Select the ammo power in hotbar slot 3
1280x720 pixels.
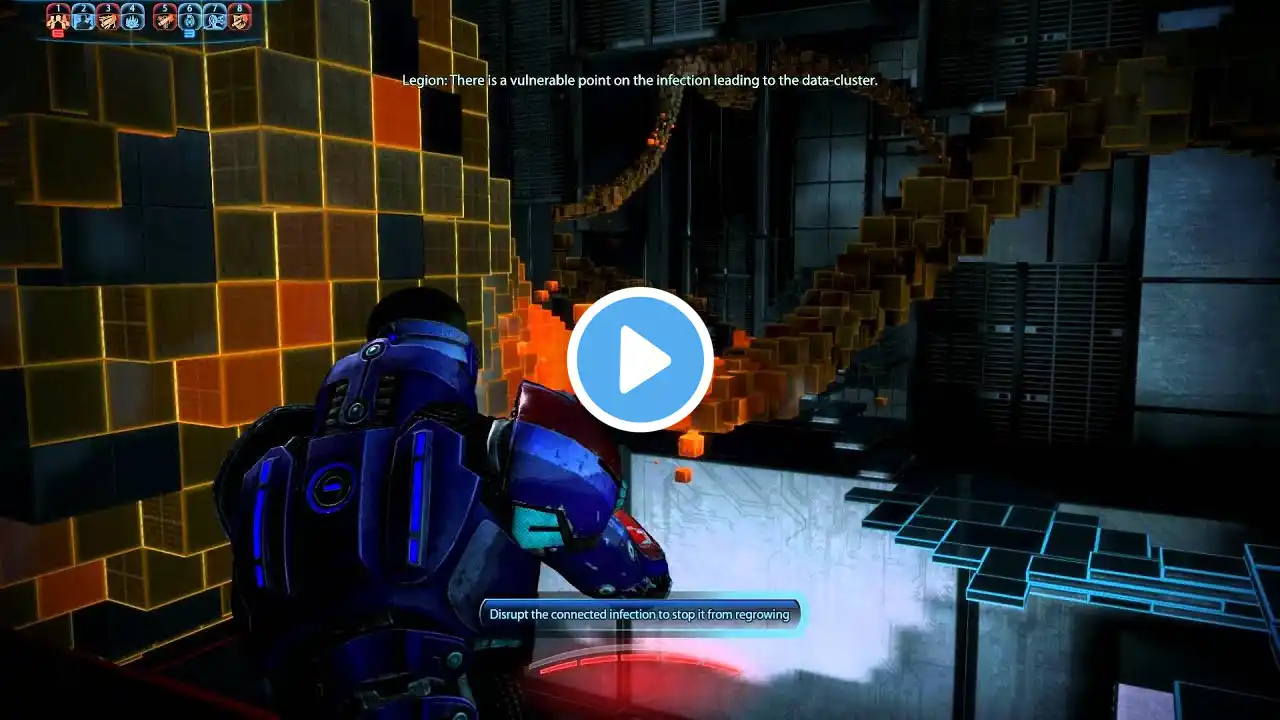click(108, 19)
